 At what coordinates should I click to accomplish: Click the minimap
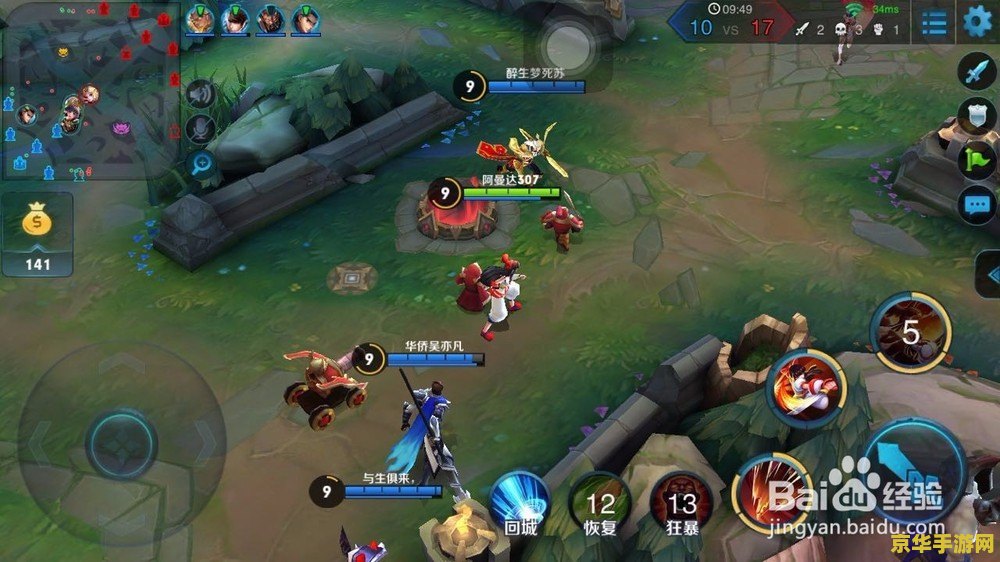(x=90, y=90)
